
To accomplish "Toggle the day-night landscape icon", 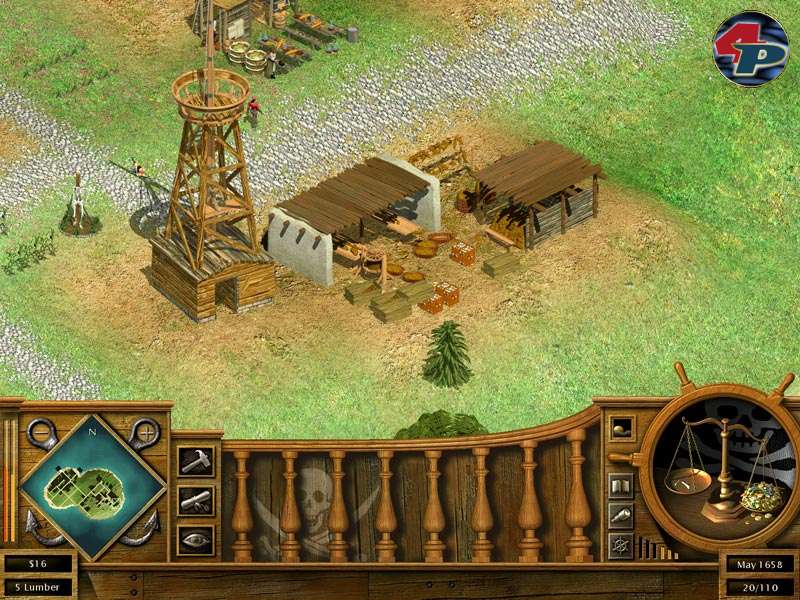I will (x=620, y=427).
